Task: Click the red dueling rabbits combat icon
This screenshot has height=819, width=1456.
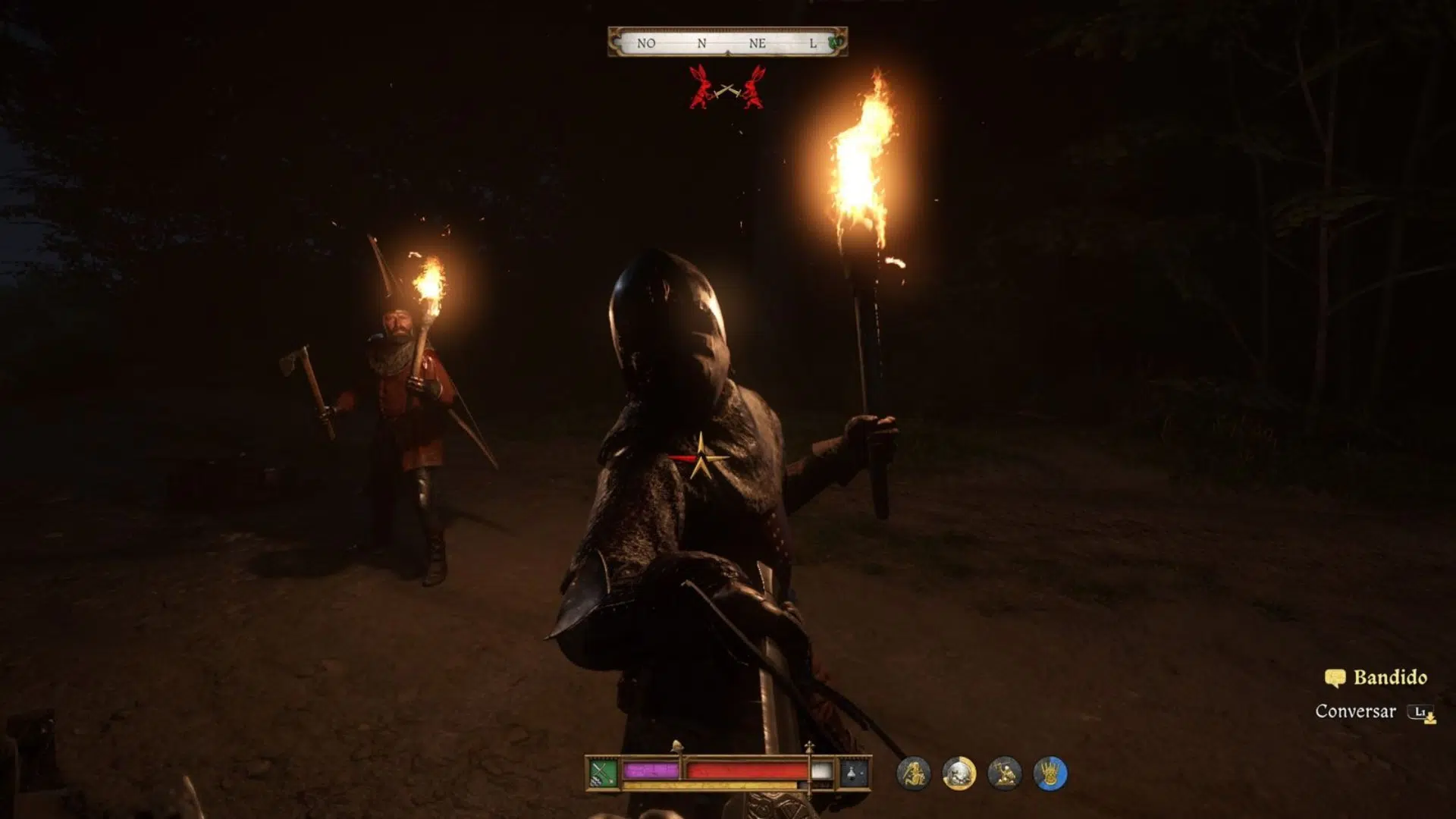Action: [726, 87]
